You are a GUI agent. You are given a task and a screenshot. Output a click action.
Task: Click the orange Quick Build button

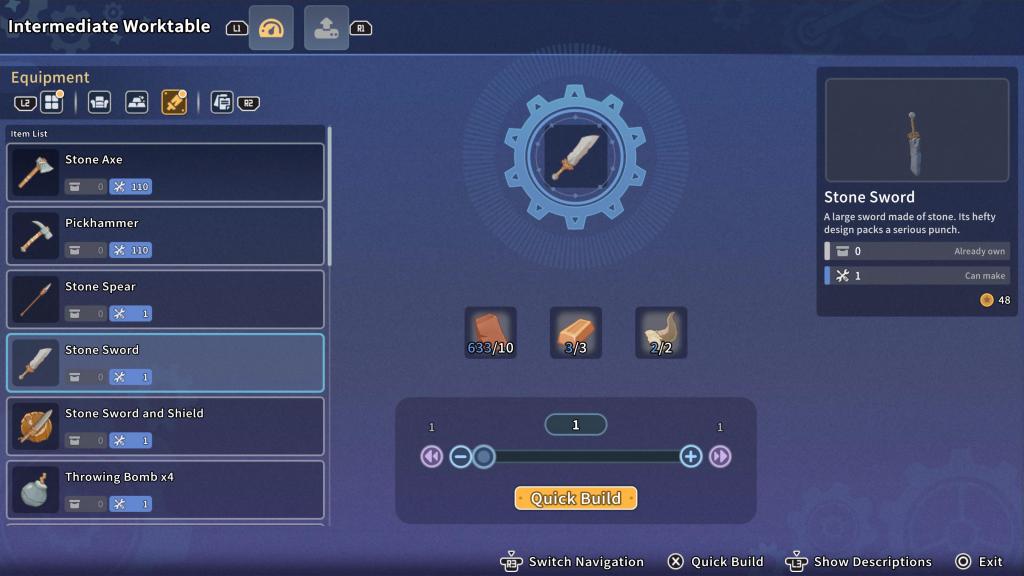point(575,498)
